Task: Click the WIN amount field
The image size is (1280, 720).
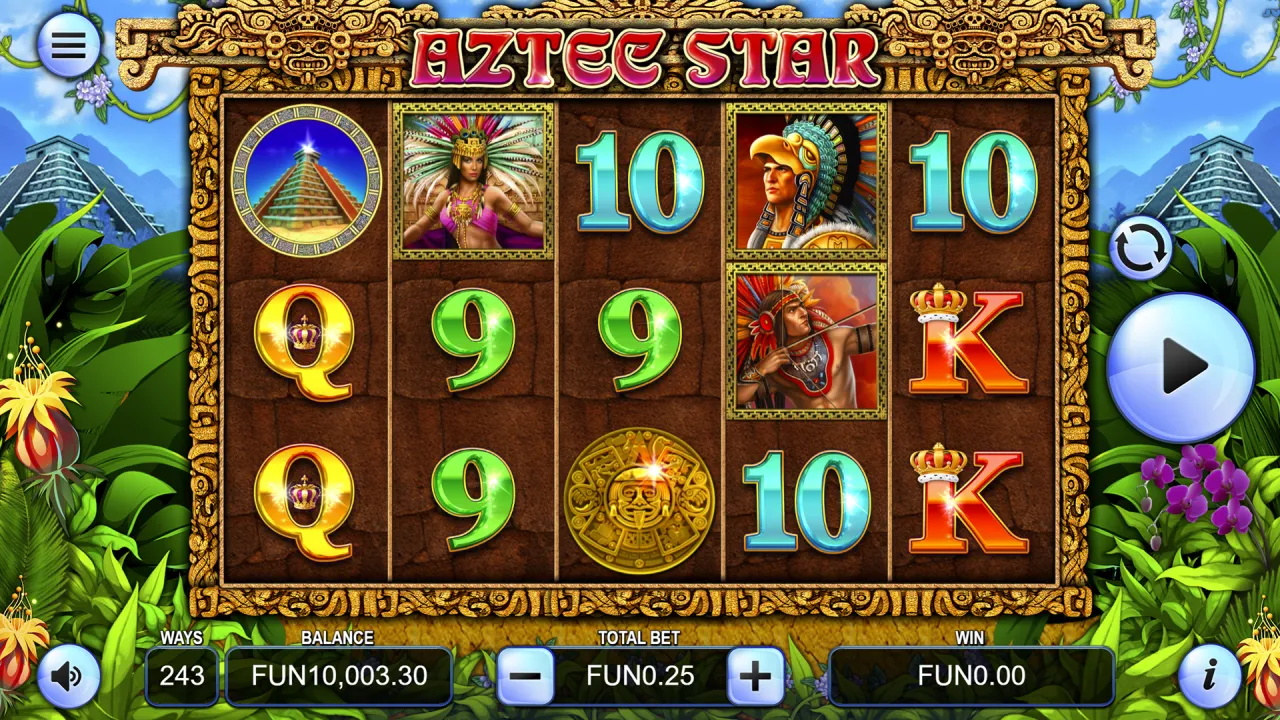Action: click(x=971, y=676)
